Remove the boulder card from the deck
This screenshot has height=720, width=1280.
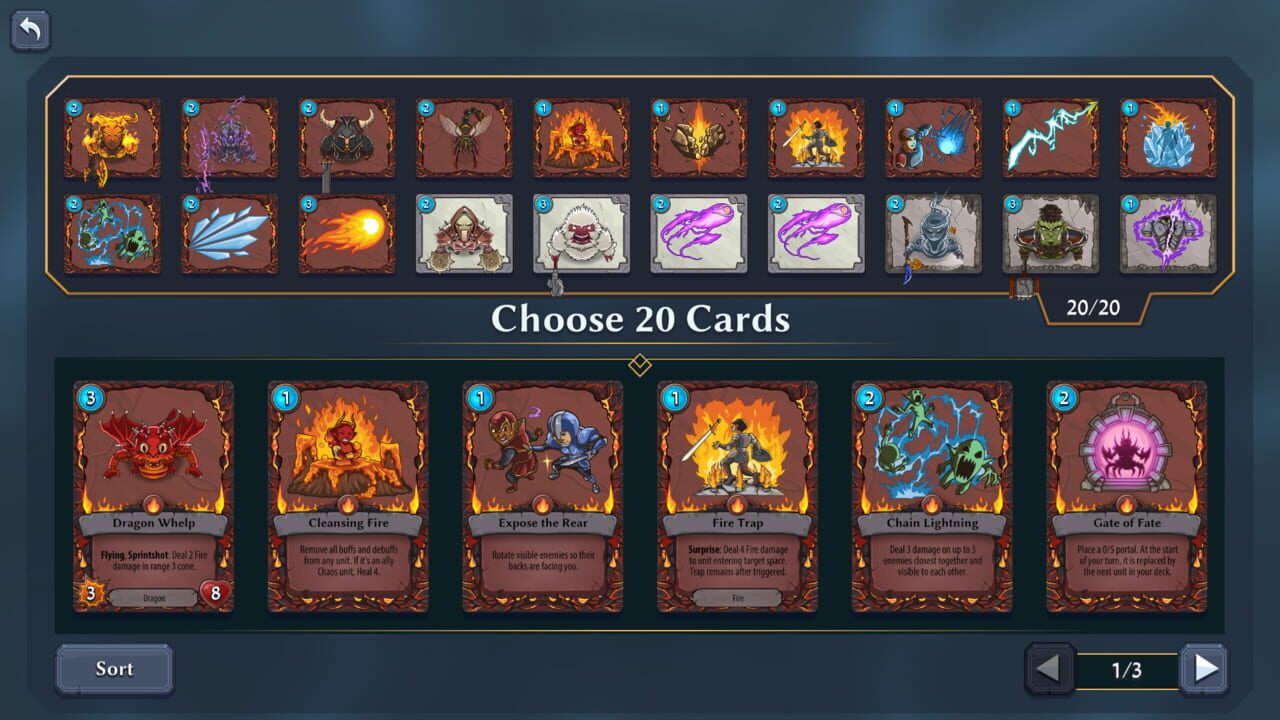coord(698,137)
